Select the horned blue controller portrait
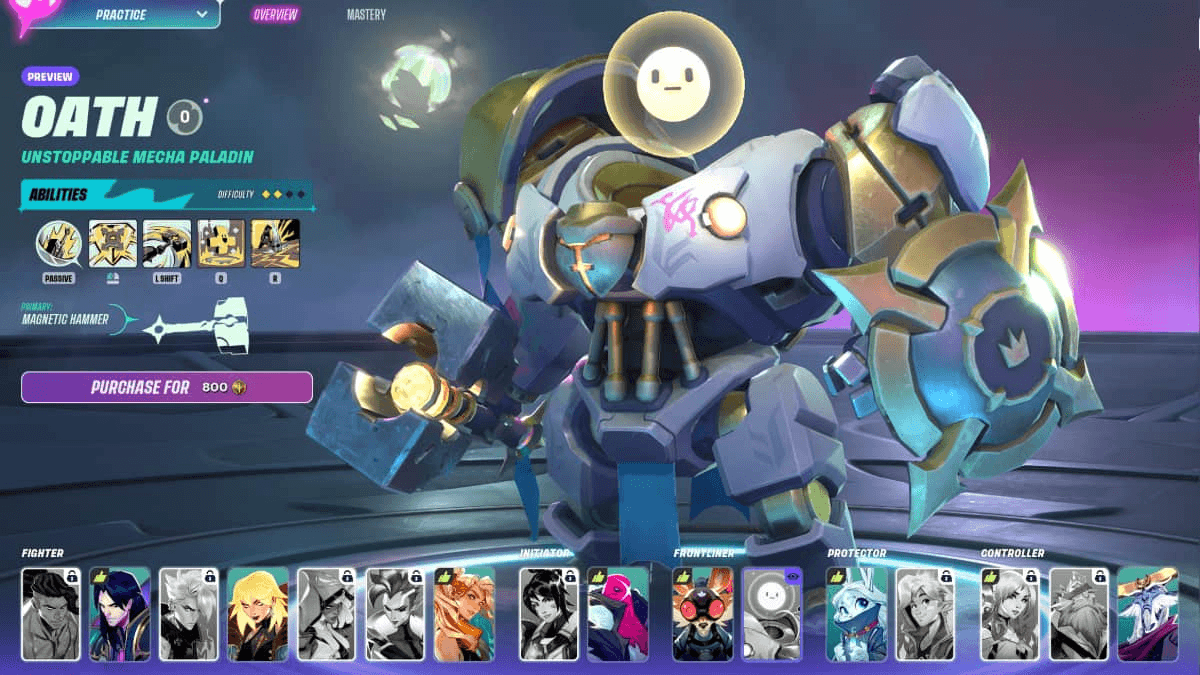 1148,614
